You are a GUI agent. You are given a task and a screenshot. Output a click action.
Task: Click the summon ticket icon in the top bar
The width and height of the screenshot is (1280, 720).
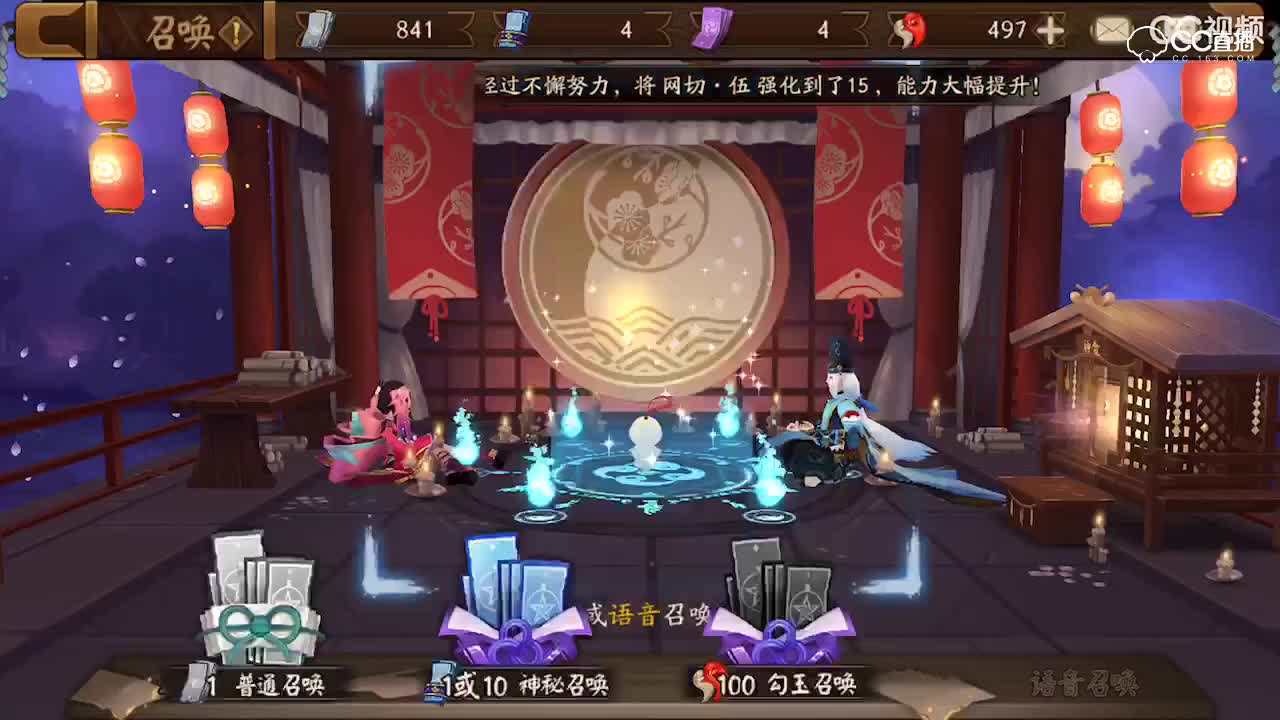pyautogui.click(x=315, y=30)
